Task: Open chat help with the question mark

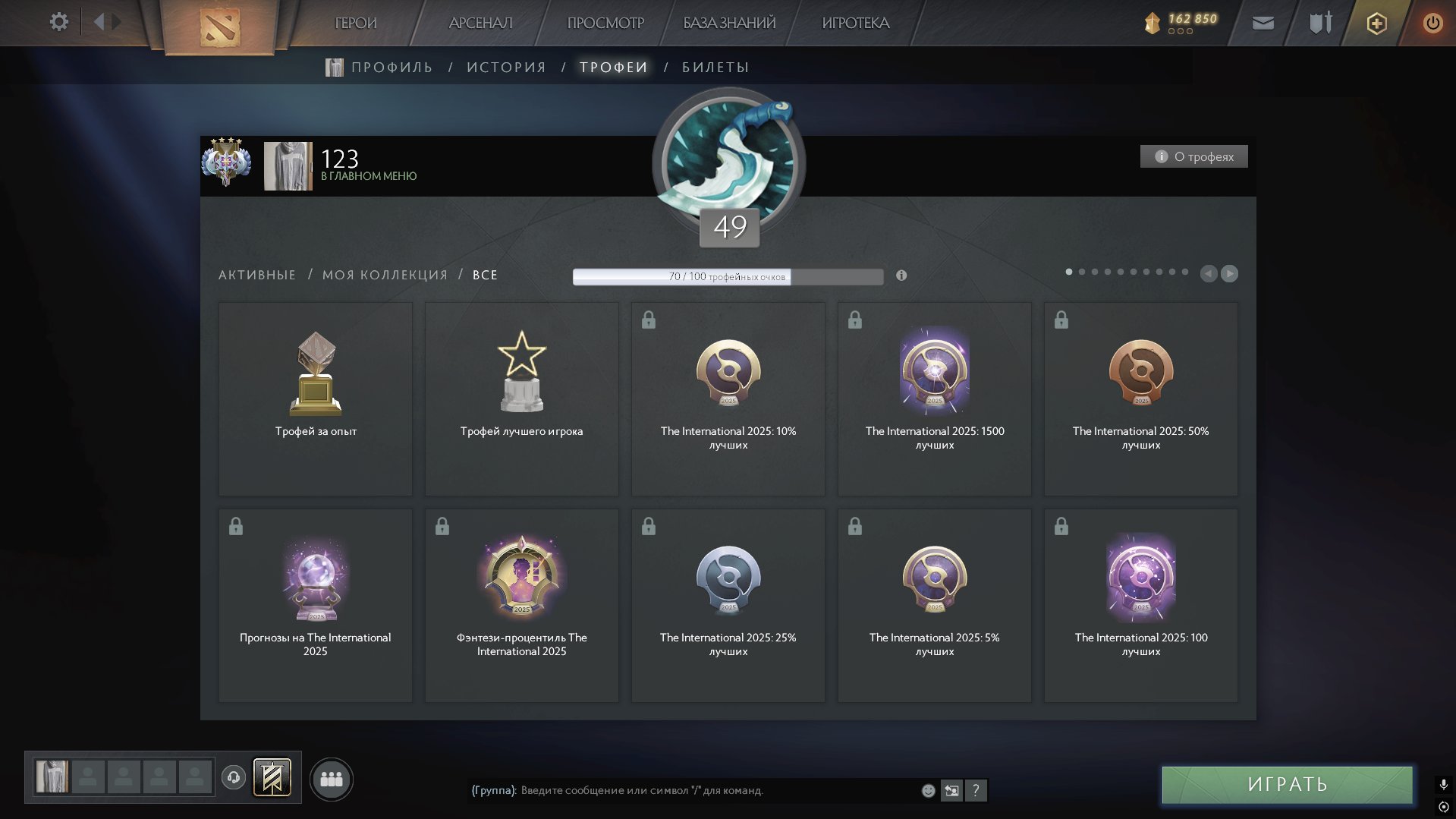Action: [976, 790]
